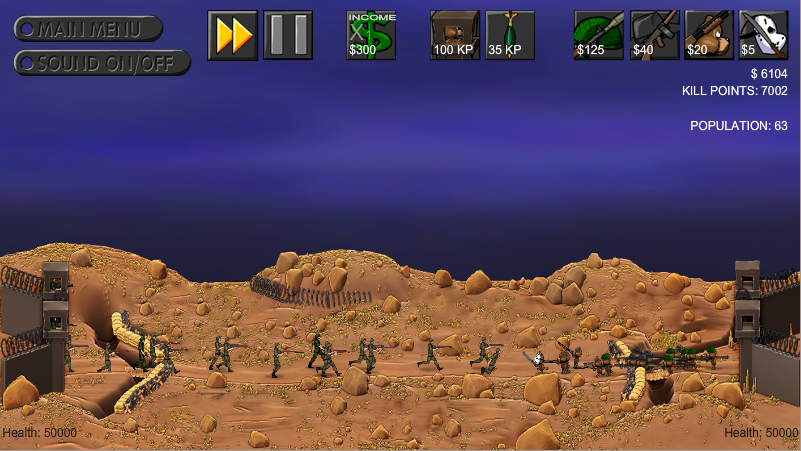This screenshot has width=801, height=451.
Task: Purchase the 100 KP bunker upgrade
Action: [x=455, y=35]
